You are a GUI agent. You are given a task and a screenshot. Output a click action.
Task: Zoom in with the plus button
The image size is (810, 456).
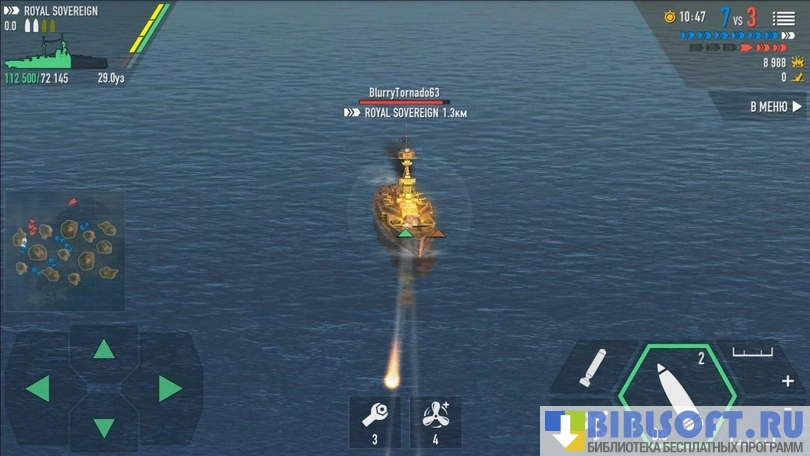788,381
